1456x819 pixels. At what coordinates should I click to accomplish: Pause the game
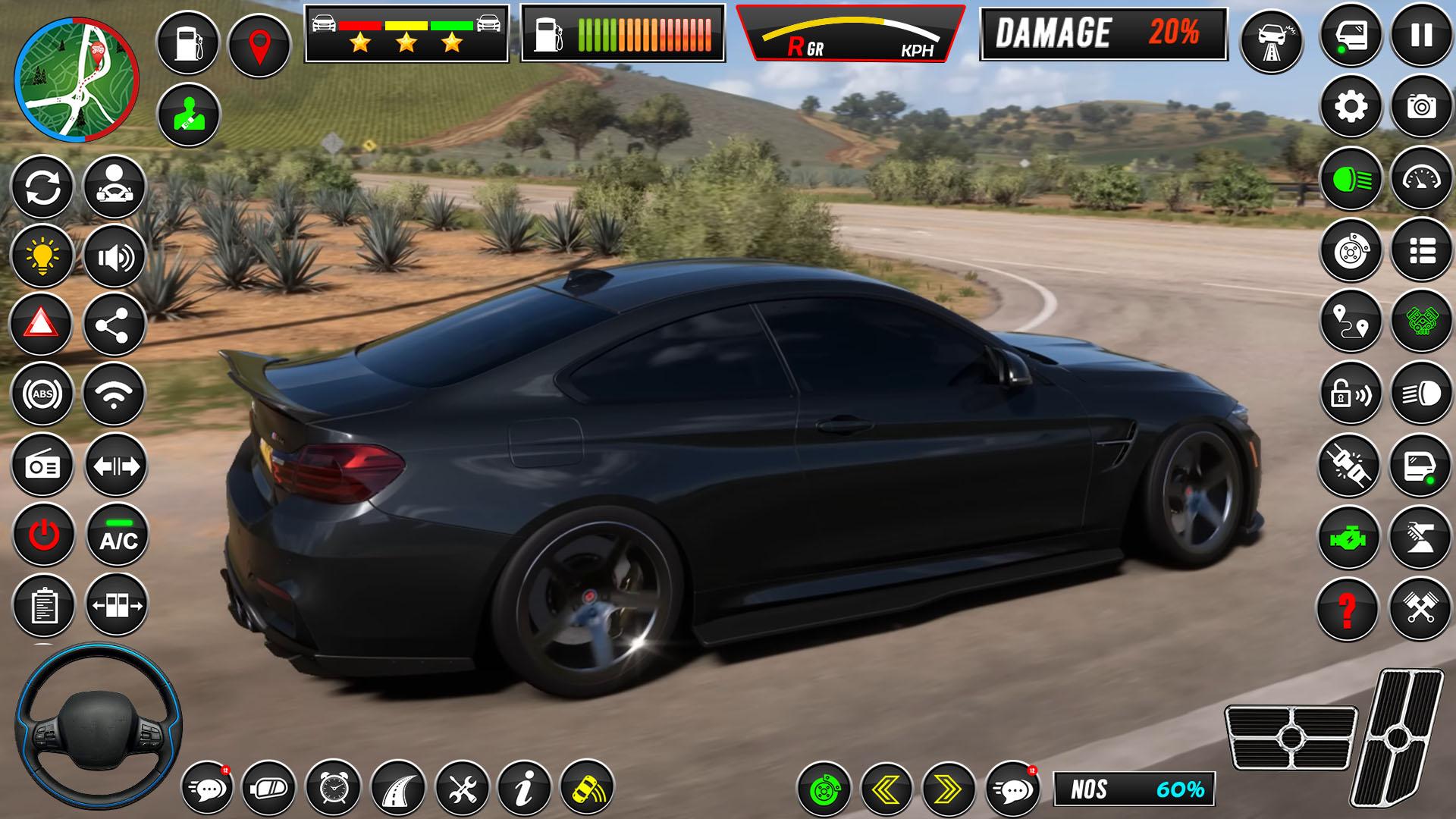pyautogui.click(x=1421, y=36)
